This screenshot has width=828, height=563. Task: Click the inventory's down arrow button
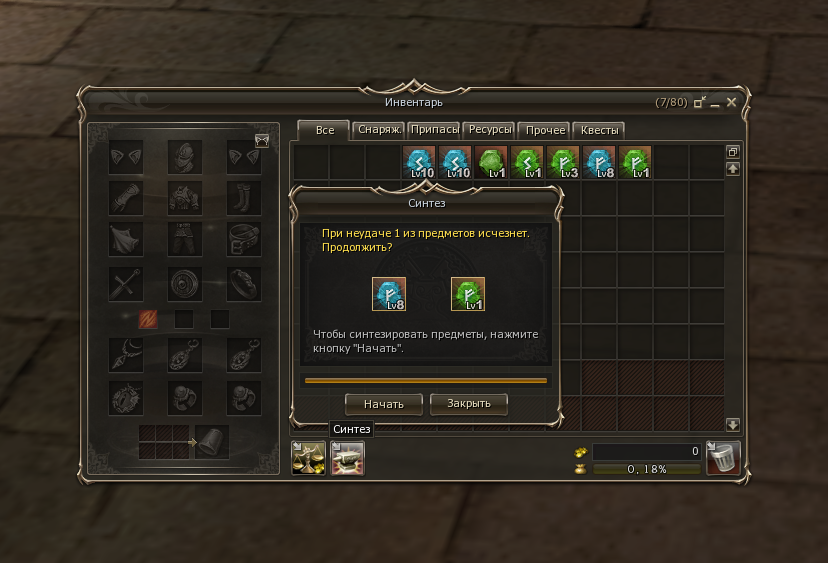732,424
